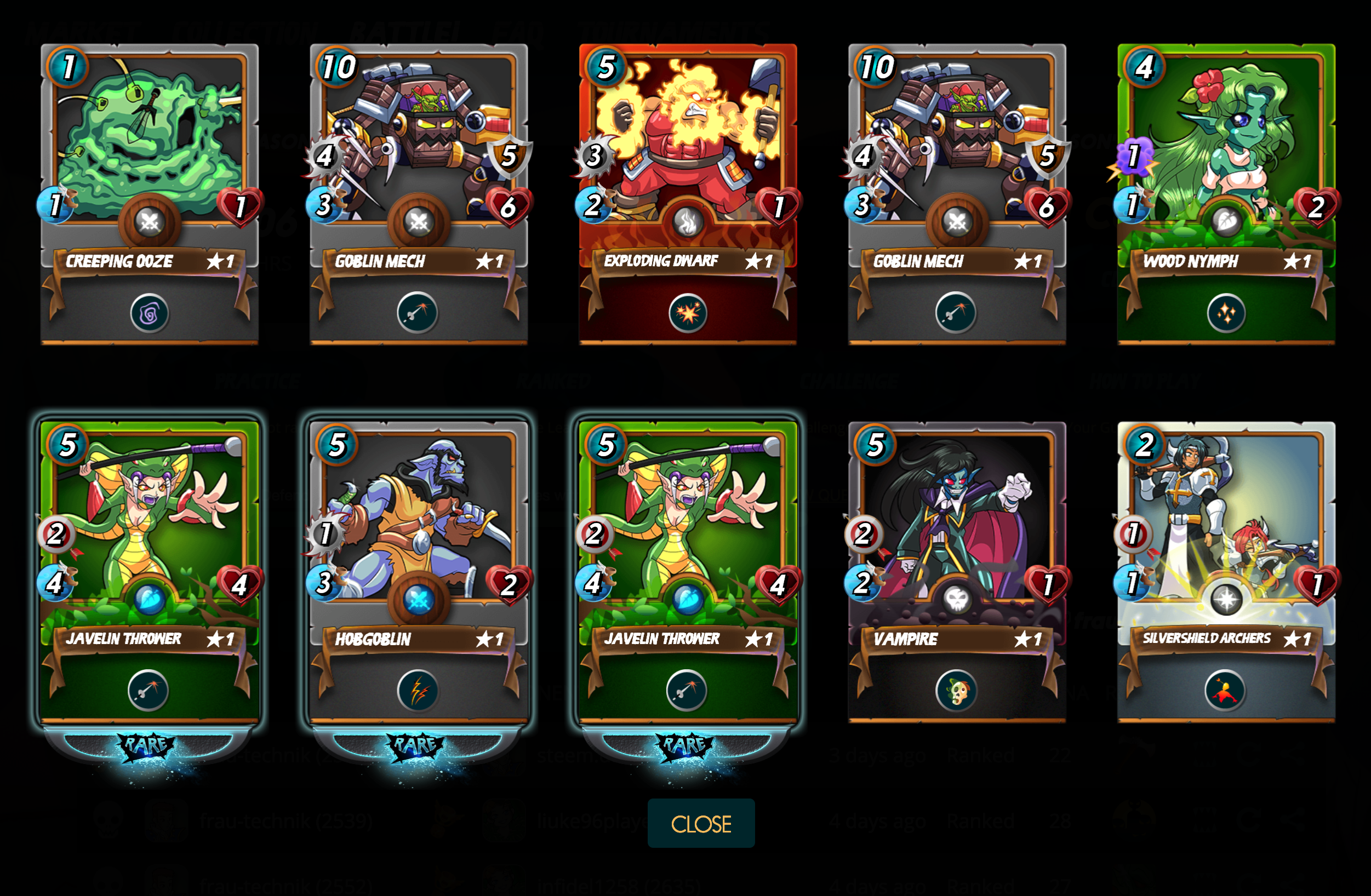
Task: Close the card reveal overlay
Action: coord(700,824)
